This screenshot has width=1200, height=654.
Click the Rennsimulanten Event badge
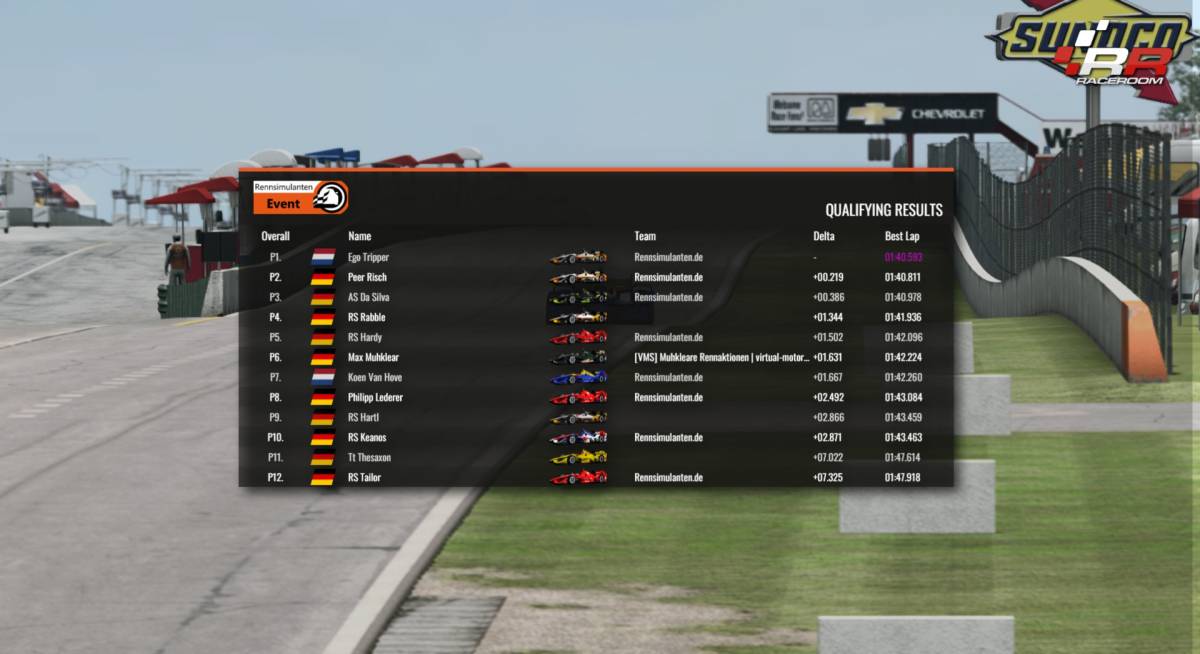coord(300,197)
